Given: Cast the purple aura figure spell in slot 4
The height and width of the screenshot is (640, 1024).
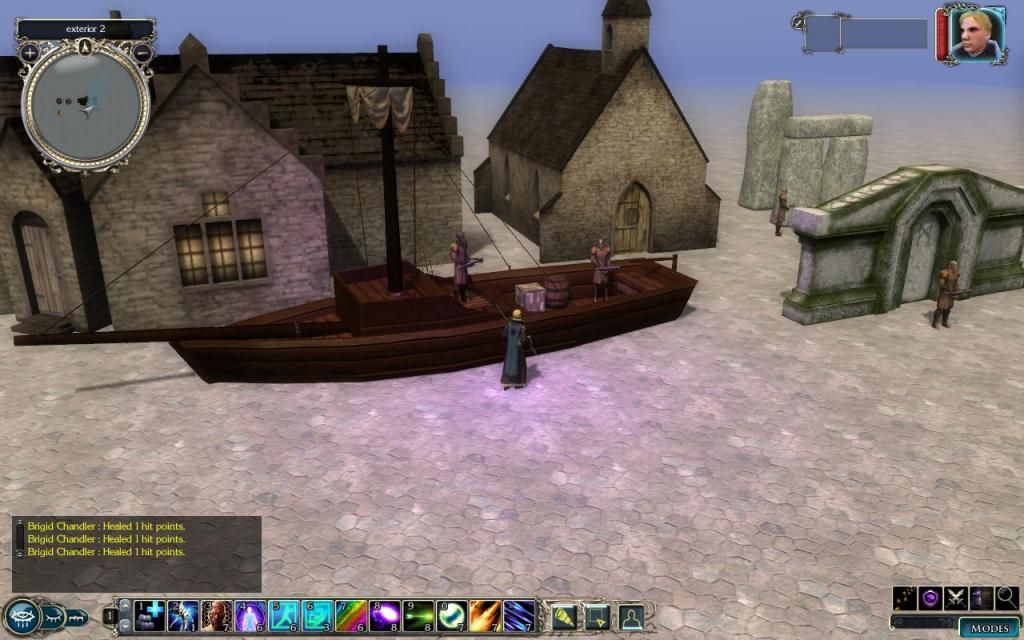Looking at the screenshot, I should (250, 614).
